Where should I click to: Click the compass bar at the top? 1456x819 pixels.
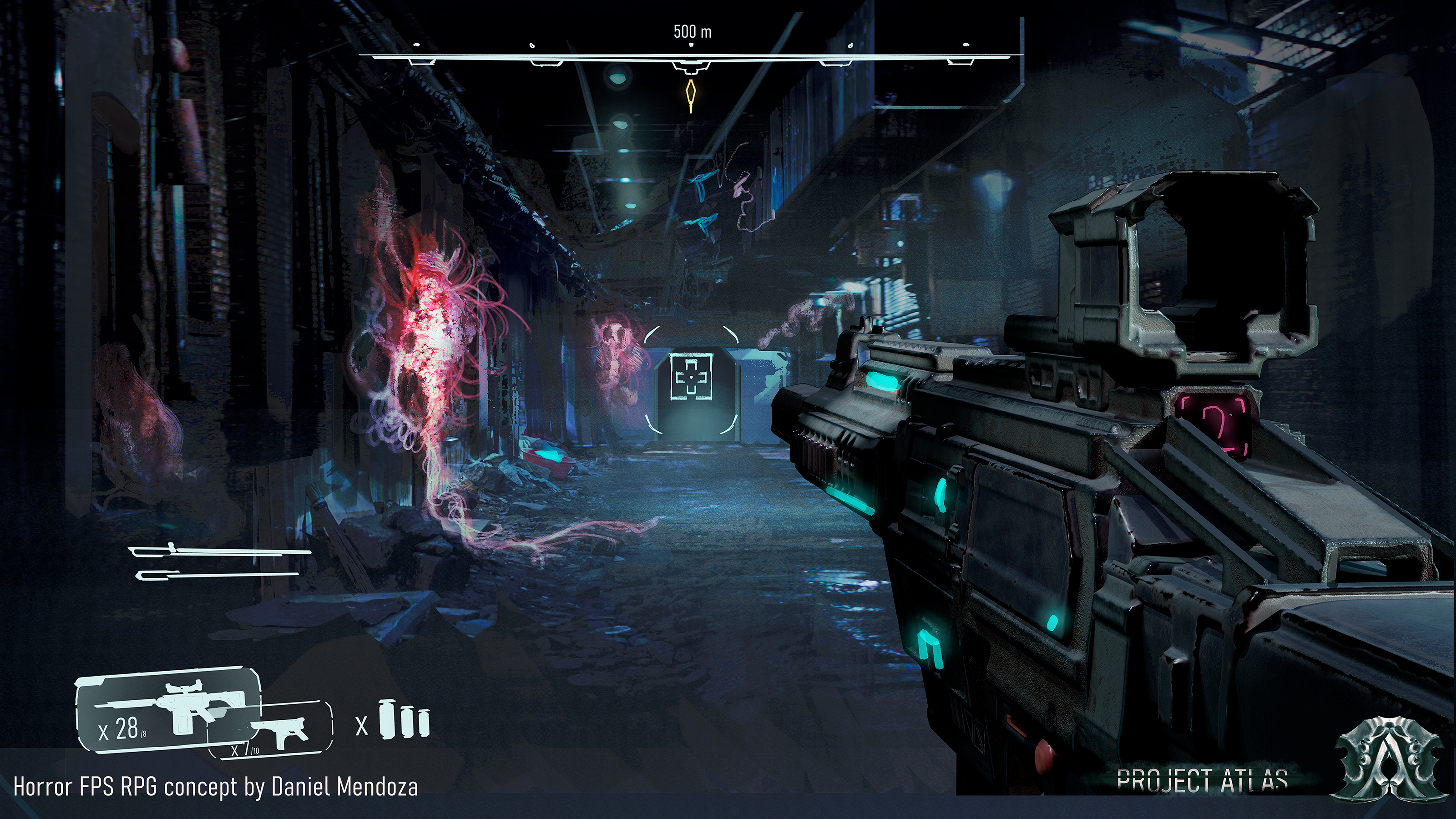coord(690,57)
